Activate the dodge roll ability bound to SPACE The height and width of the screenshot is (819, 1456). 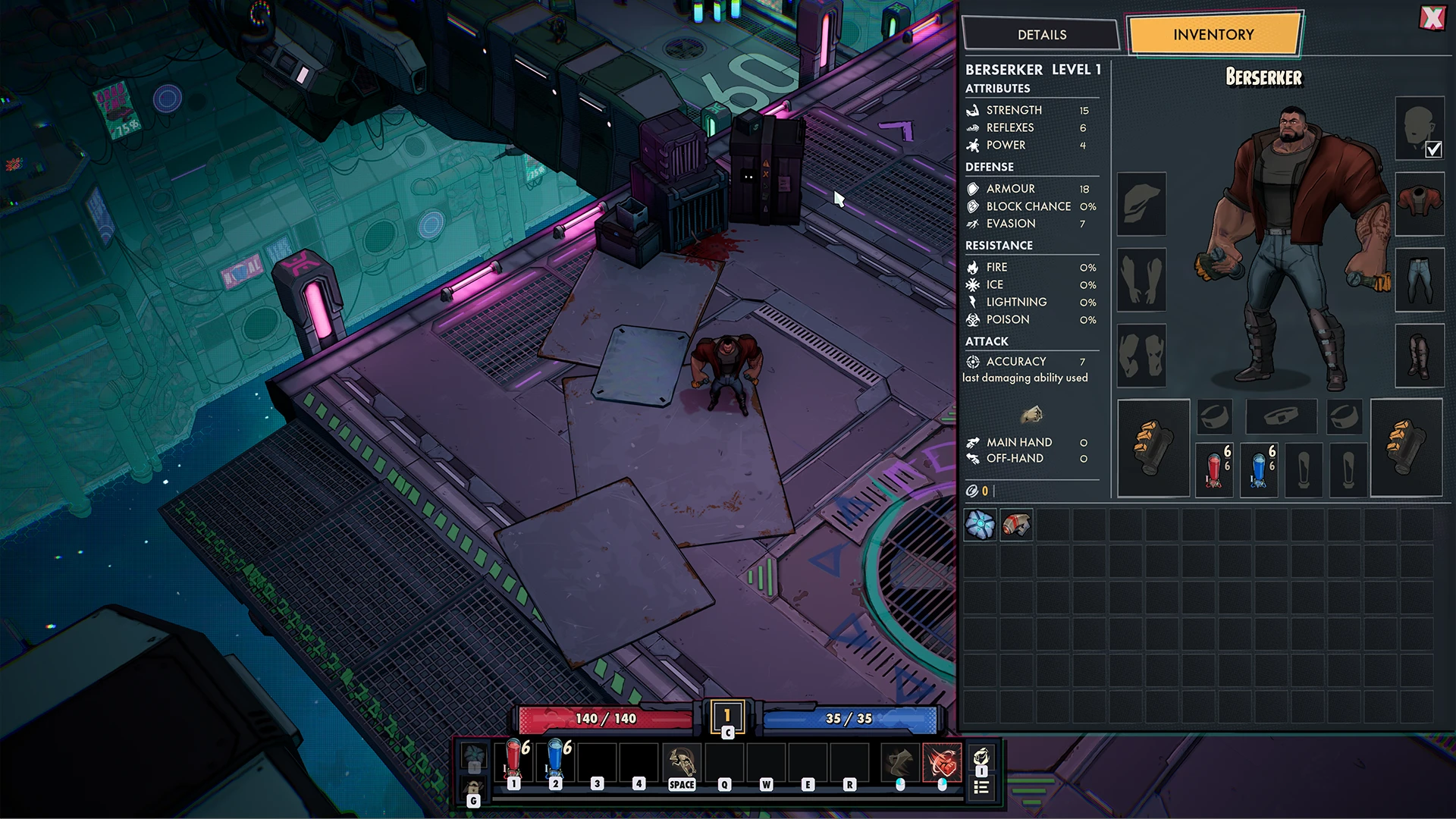pyautogui.click(x=680, y=758)
